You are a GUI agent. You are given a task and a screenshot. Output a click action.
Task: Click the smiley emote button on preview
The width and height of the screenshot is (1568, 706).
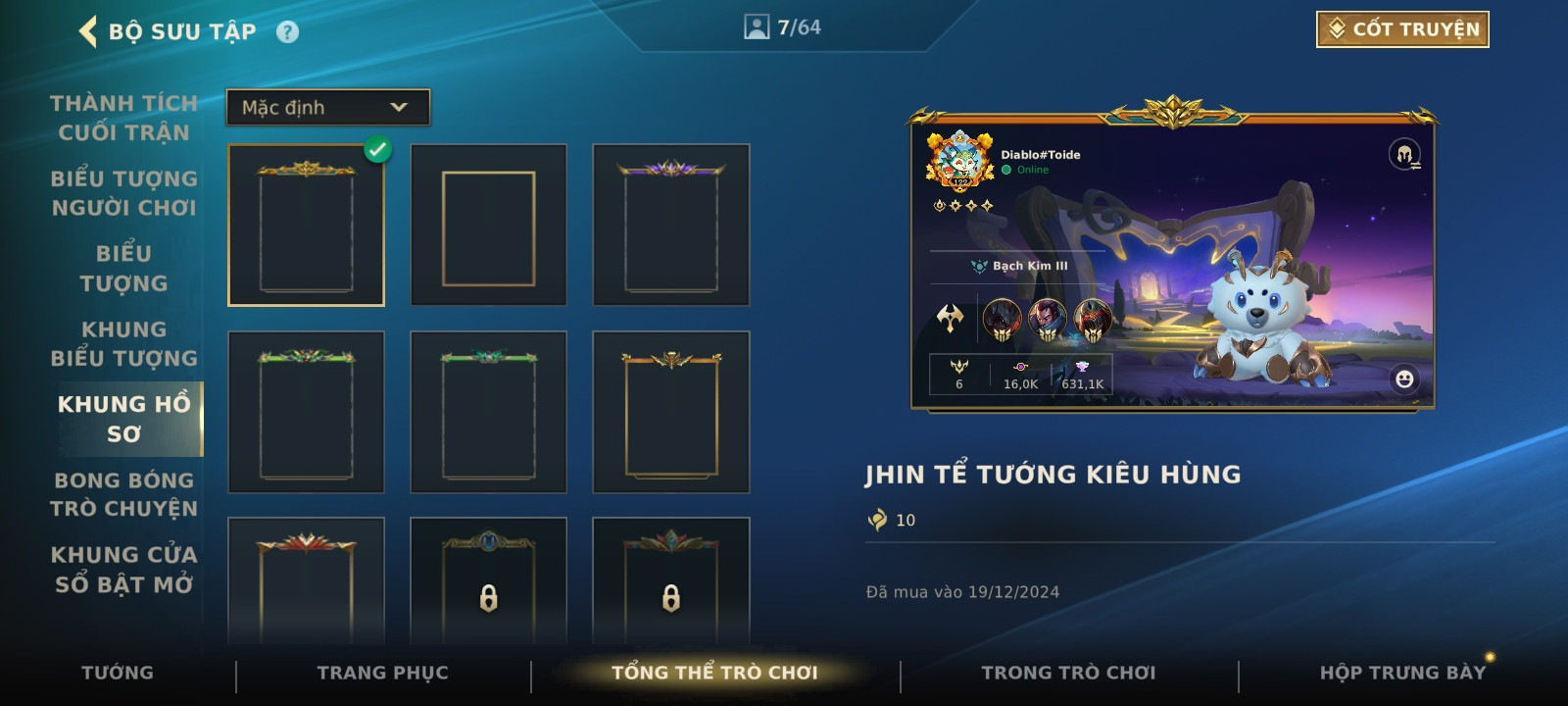[1404, 378]
